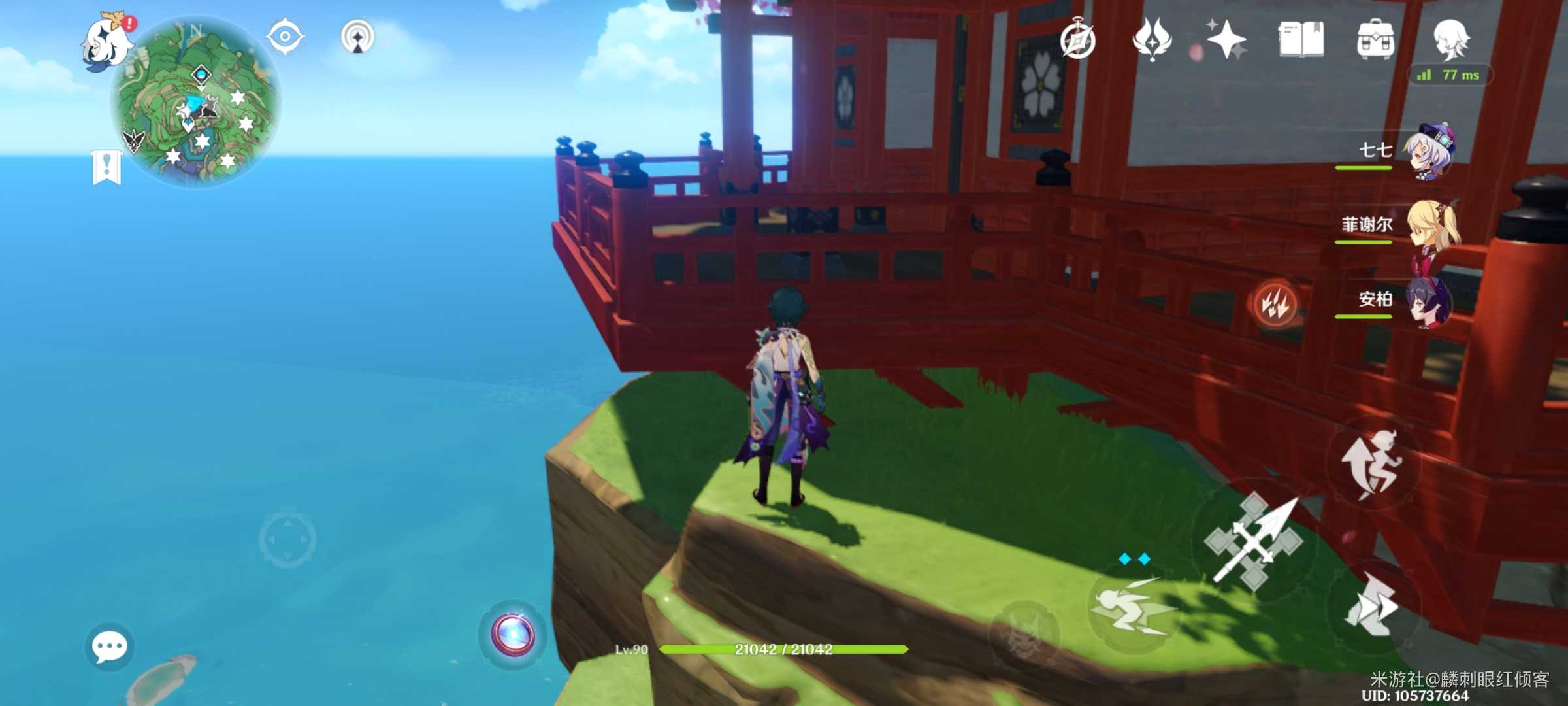Screen dimensions: 1568x706
Task: Switch to party member 菲谢尔
Action: (1431, 226)
